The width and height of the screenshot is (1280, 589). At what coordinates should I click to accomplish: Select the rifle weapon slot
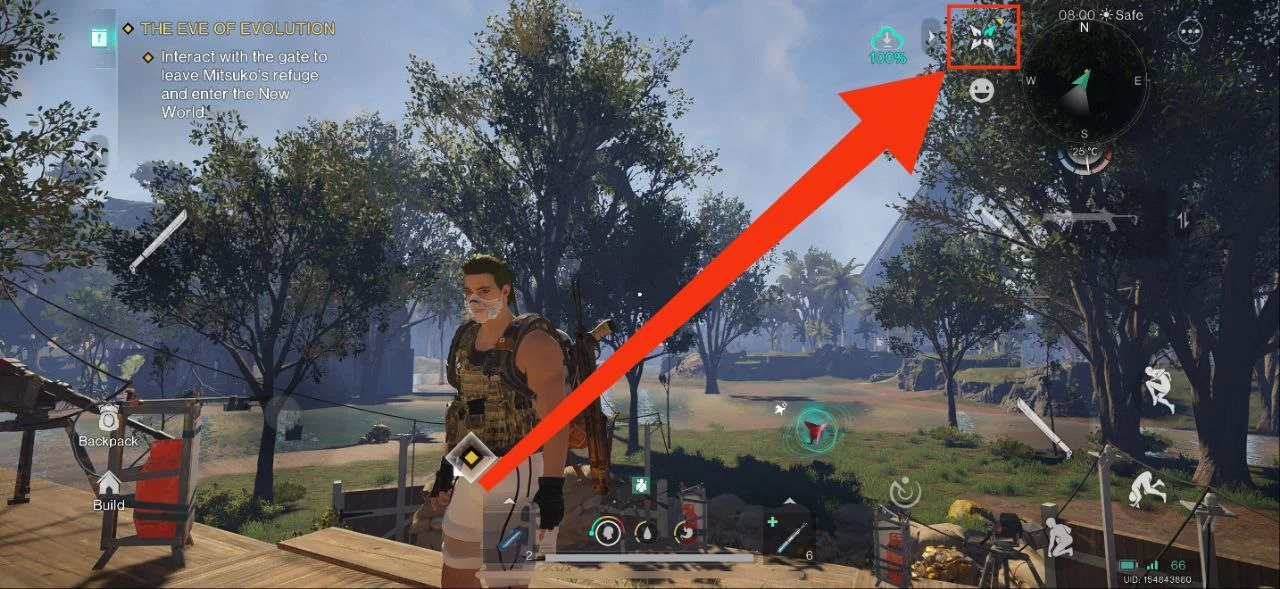tap(1089, 218)
